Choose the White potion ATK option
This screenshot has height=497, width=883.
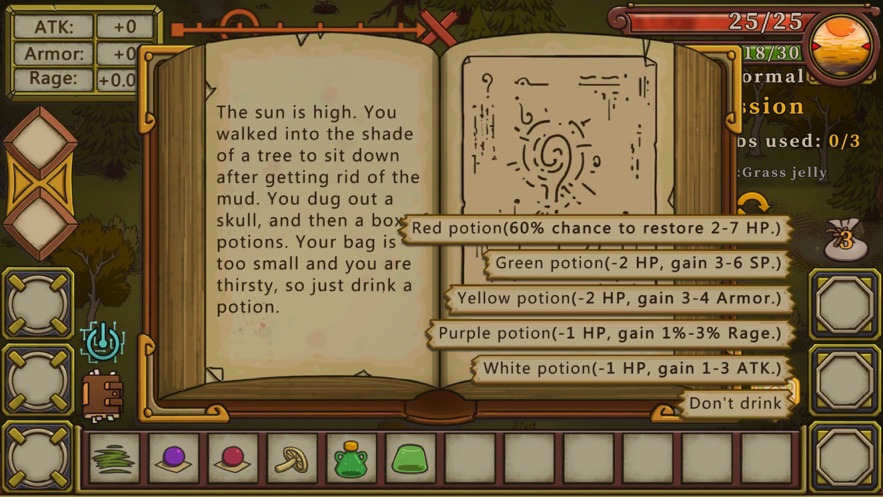(632, 369)
